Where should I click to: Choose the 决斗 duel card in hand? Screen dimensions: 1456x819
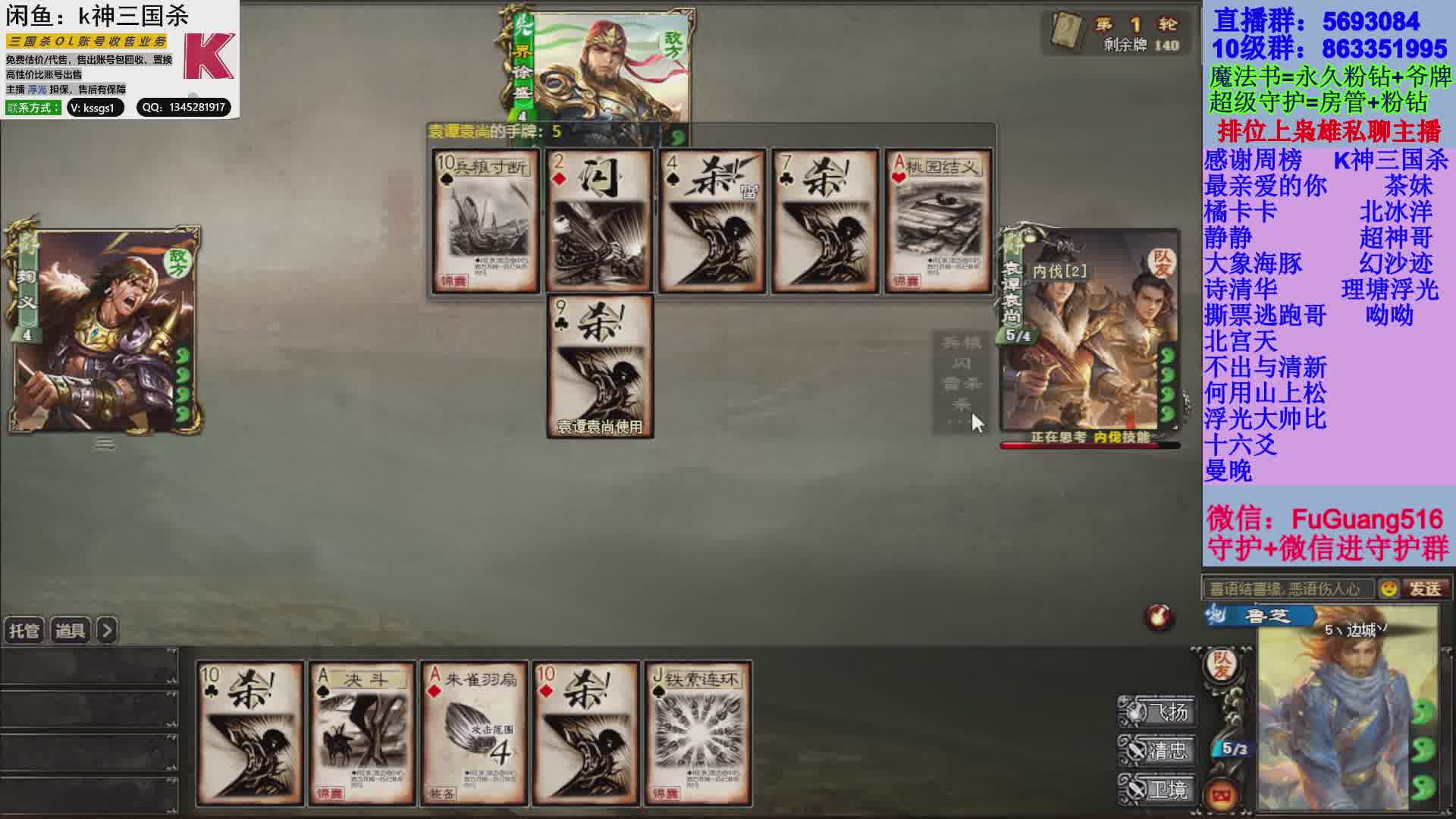pyautogui.click(x=362, y=733)
